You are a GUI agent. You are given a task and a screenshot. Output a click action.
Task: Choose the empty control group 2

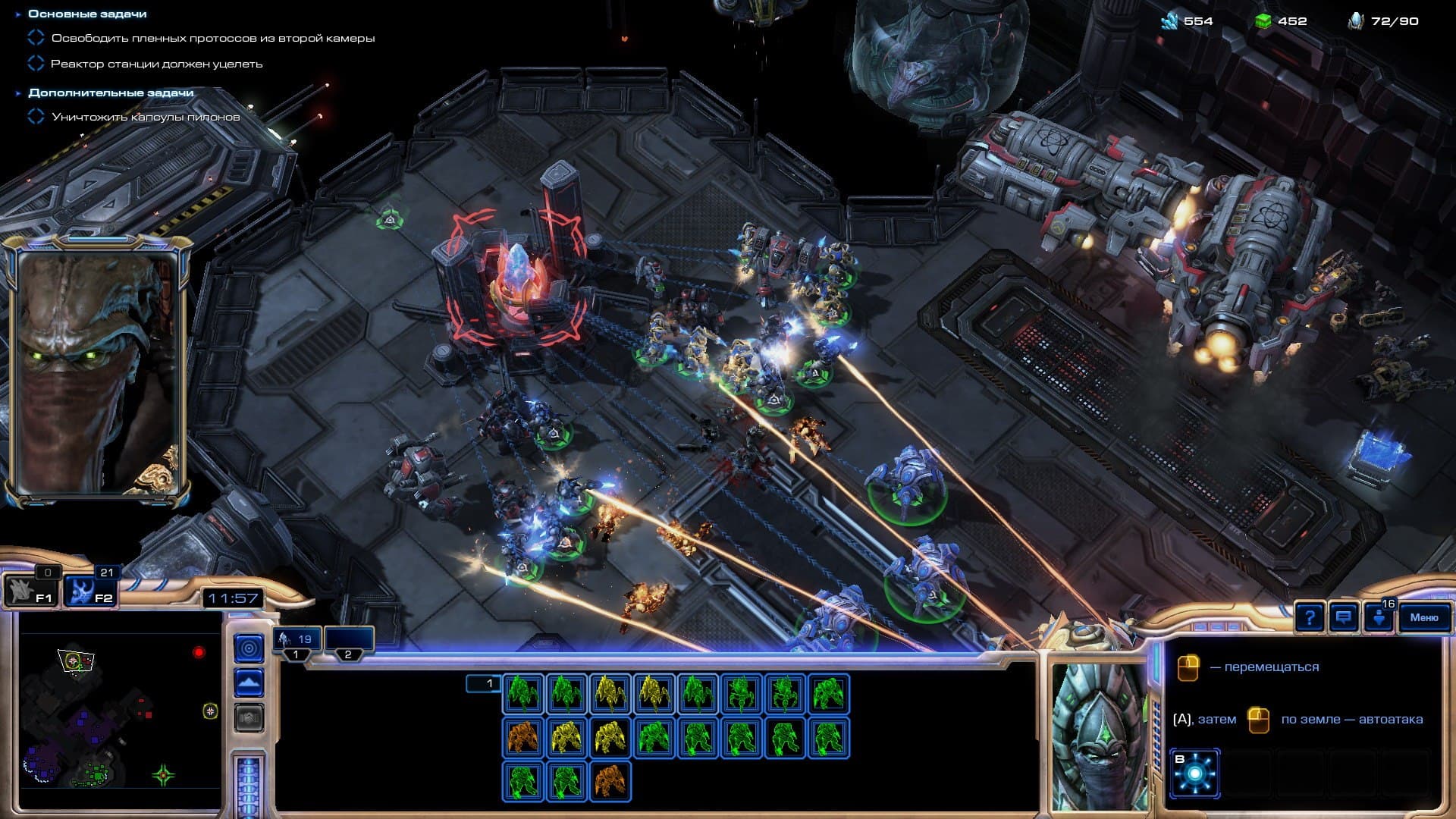coord(348,641)
